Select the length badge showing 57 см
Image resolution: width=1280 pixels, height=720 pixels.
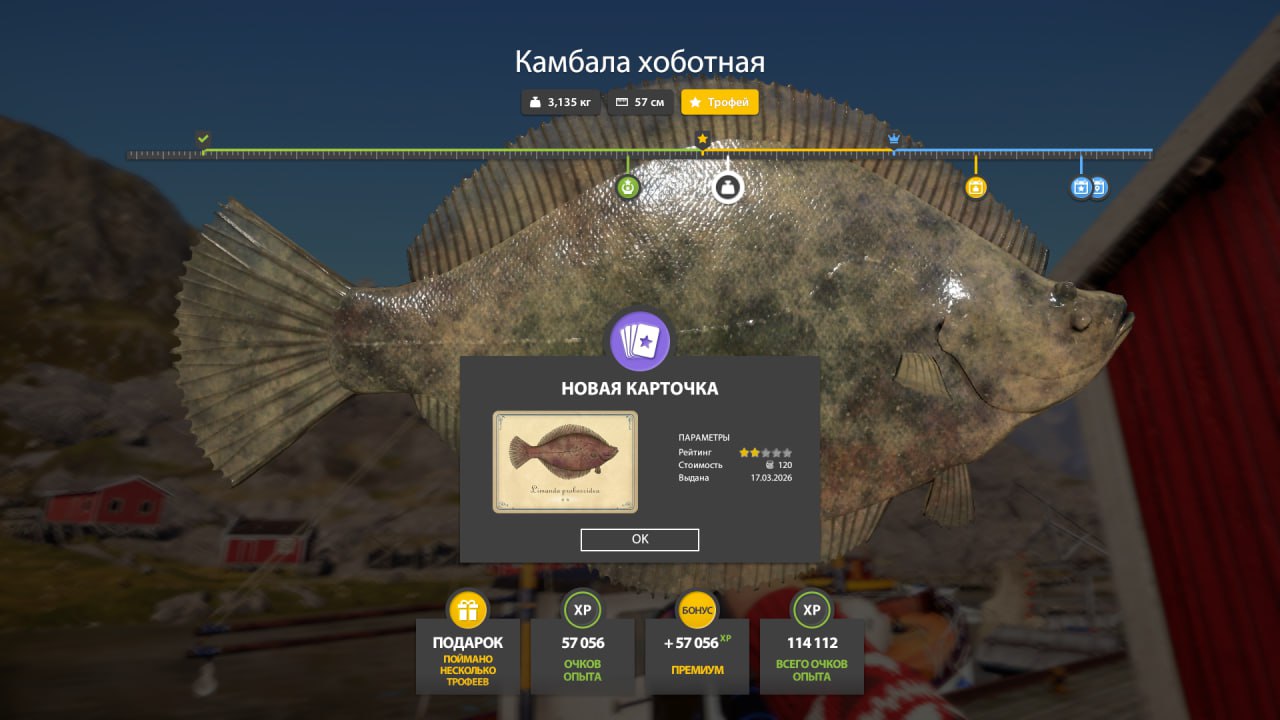coord(640,102)
